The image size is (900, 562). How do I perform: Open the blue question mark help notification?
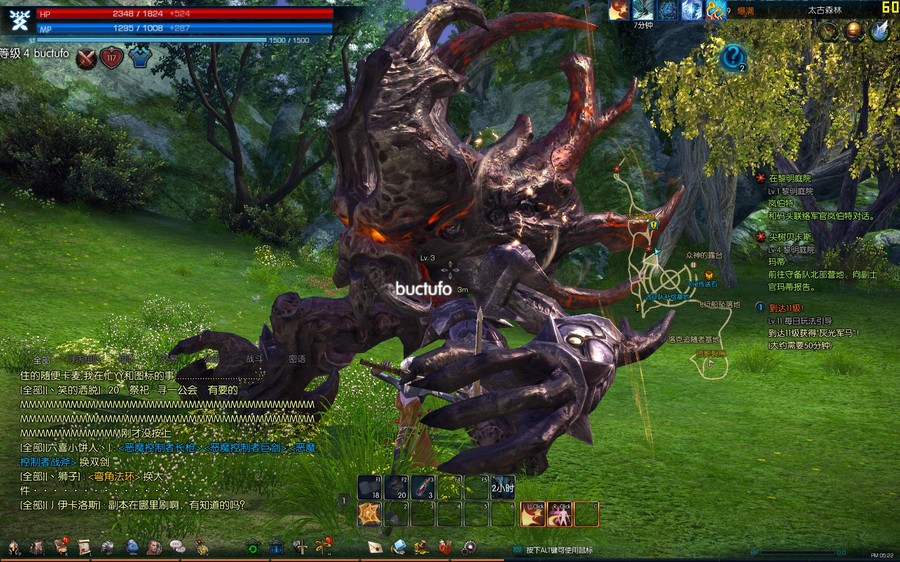point(733,57)
